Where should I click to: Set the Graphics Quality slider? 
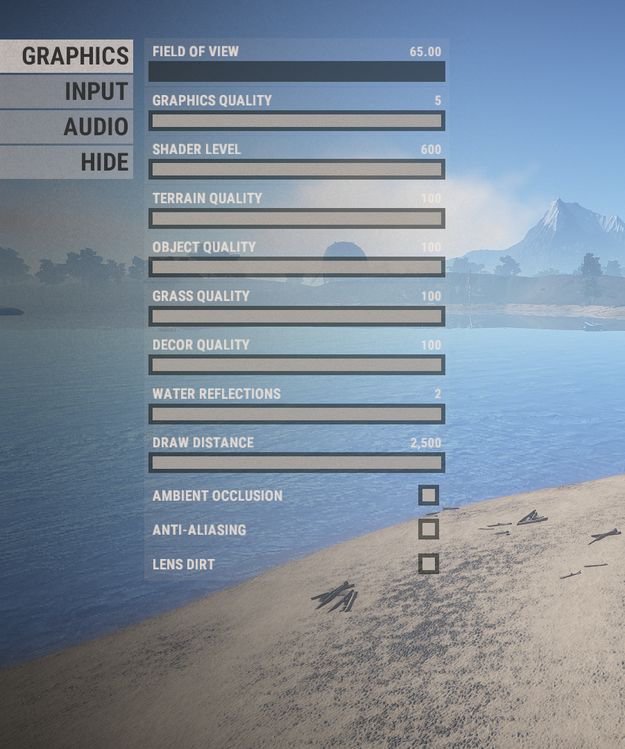(x=296, y=121)
